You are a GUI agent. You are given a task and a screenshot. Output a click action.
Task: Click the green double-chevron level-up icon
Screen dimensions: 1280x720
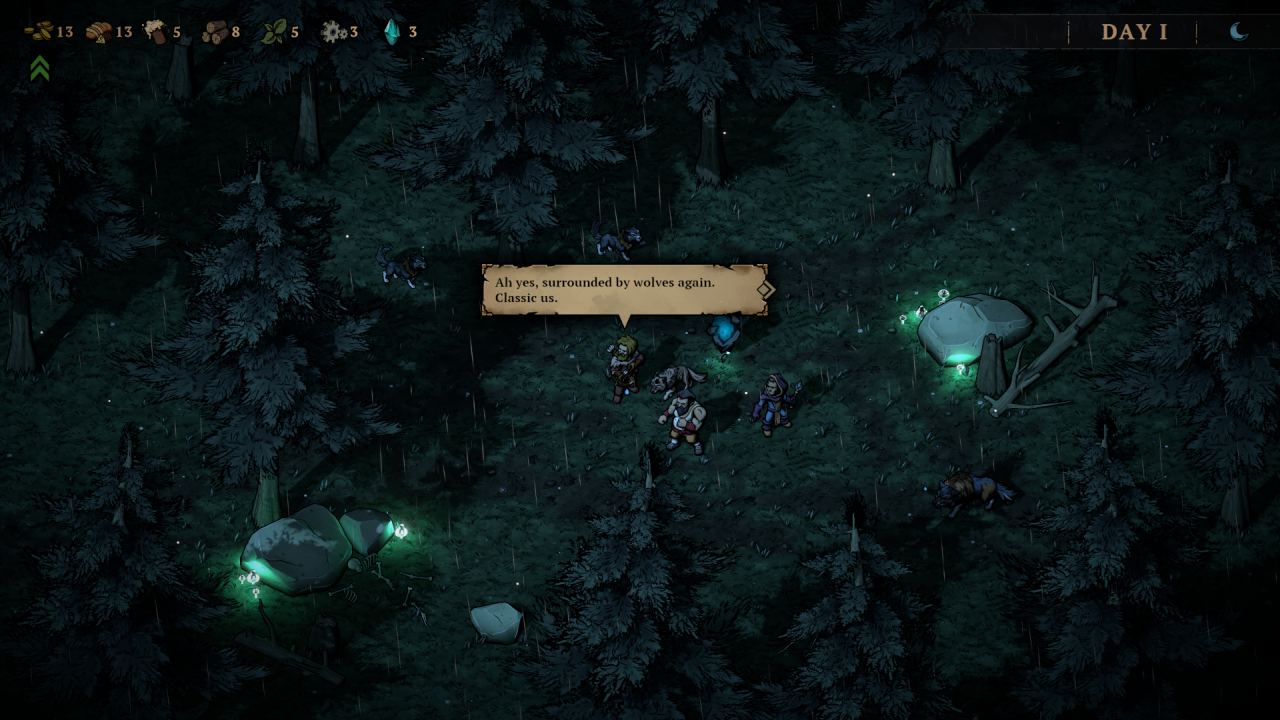[x=40, y=68]
